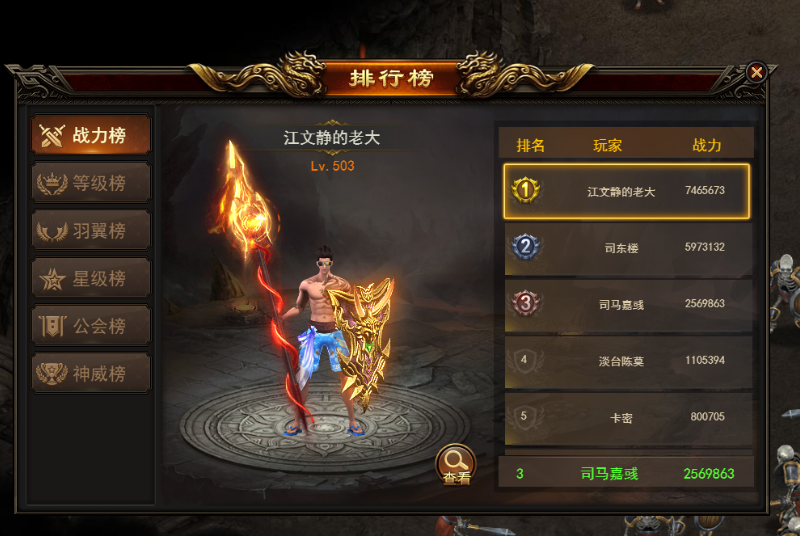Select the 羽翼榜 tab

91,231
